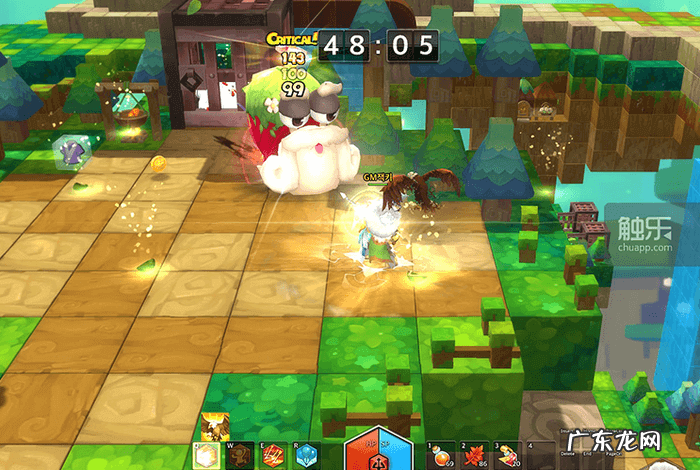Use the orange potion in quickslot 1
Image resolution: width=700 pixels, height=470 pixels.
[x=440, y=456]
